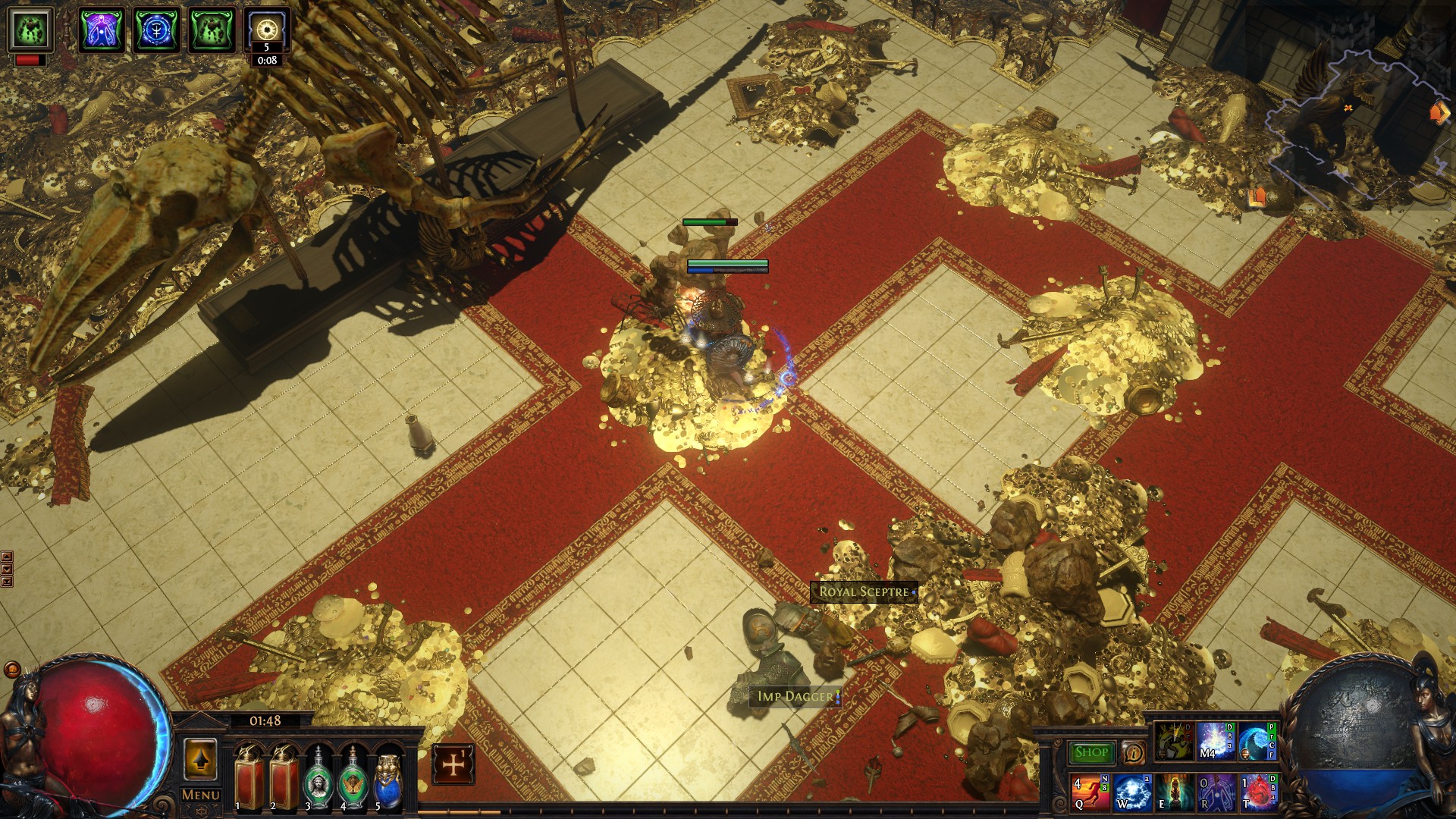1456x819 pixels.
Task: Click the orange level-up arrow button
Action: point(200,760)
